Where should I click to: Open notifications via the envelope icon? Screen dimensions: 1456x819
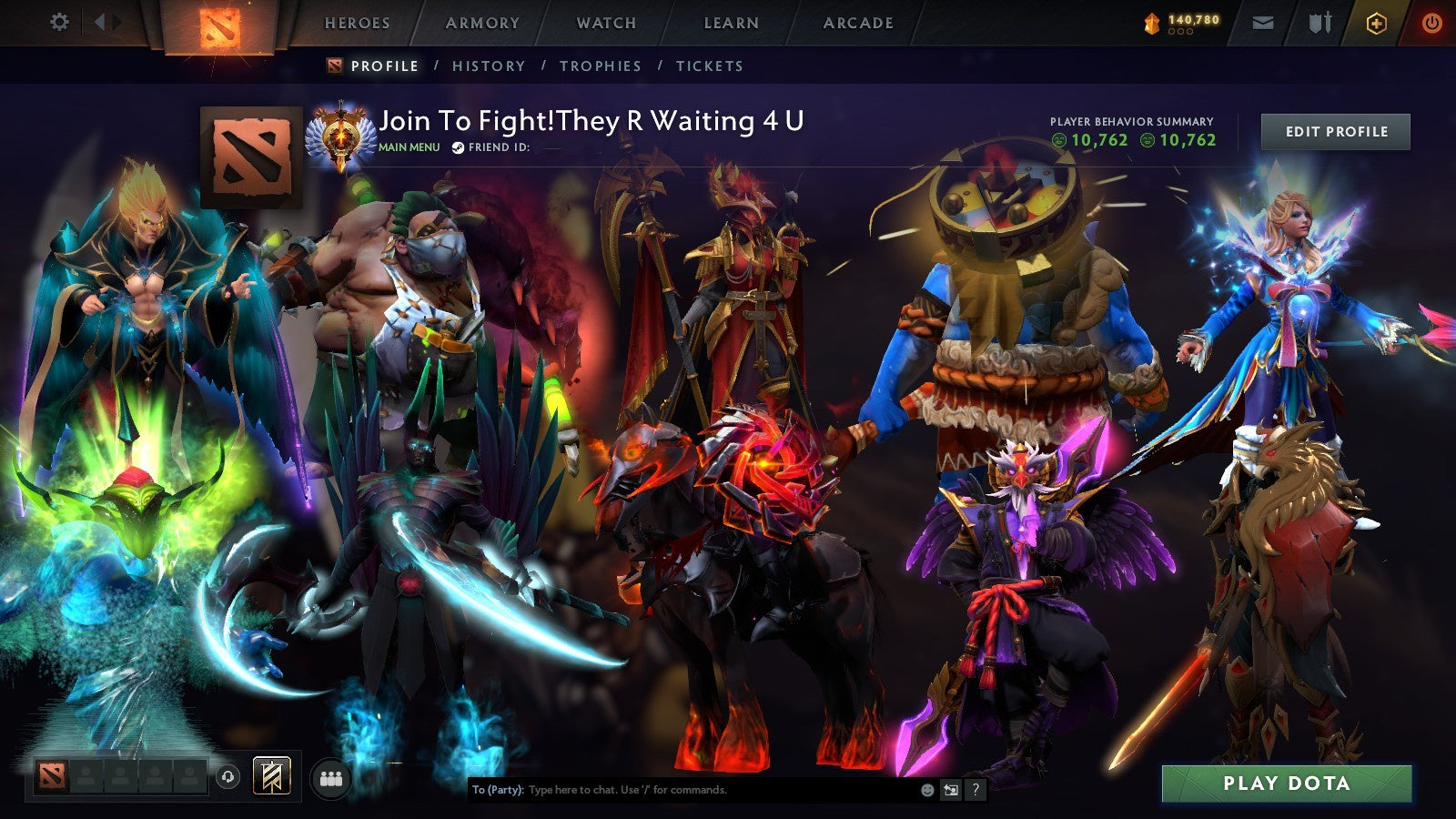[x=1264, y=22]
